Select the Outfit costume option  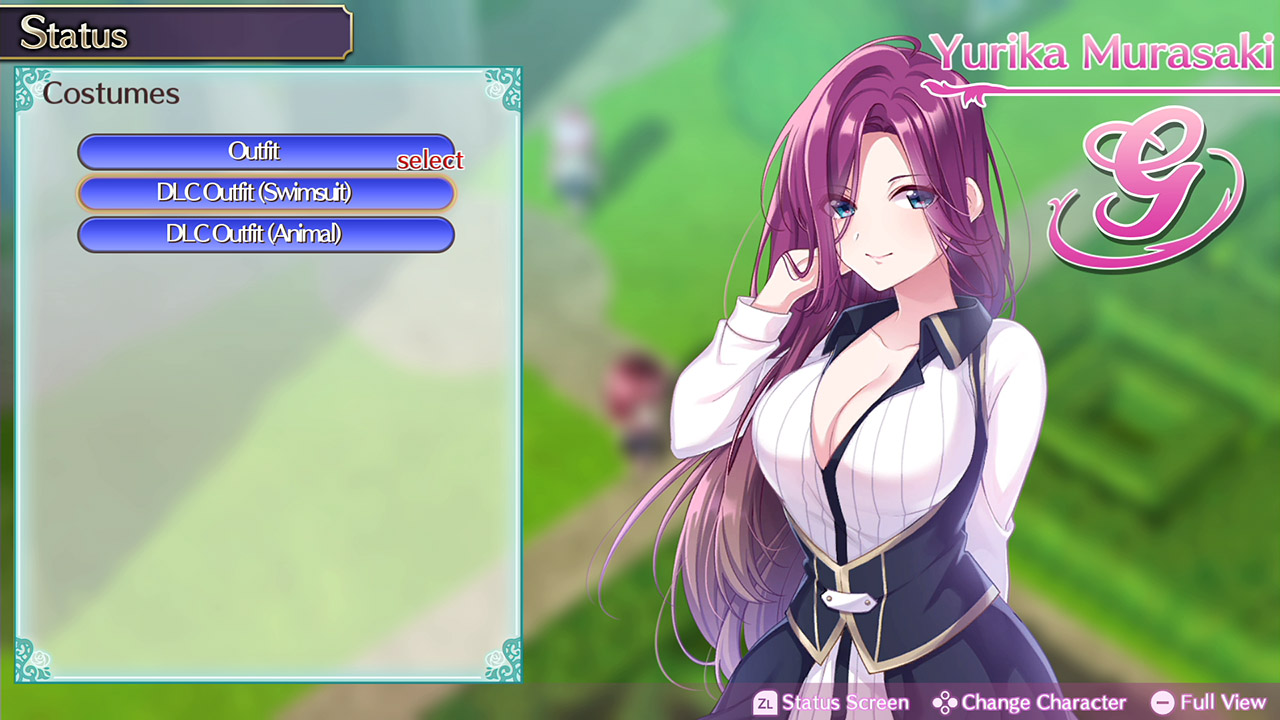click(266, 152)
